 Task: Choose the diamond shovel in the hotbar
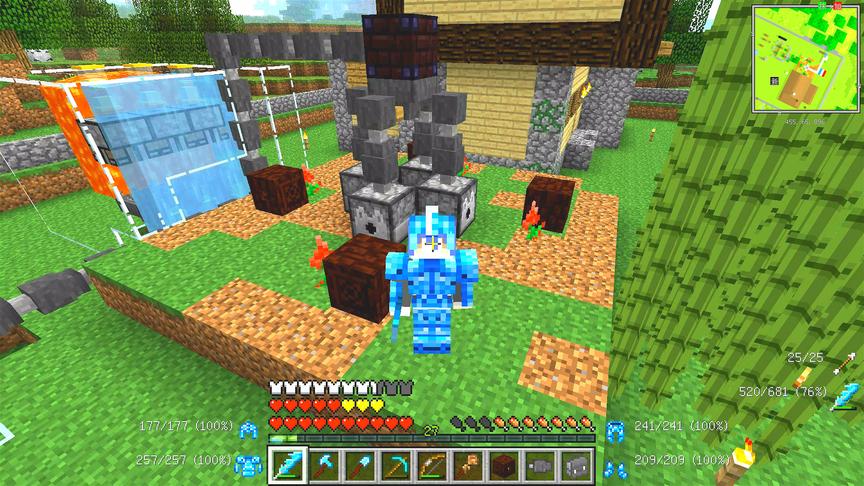click(x=358, y=465)
